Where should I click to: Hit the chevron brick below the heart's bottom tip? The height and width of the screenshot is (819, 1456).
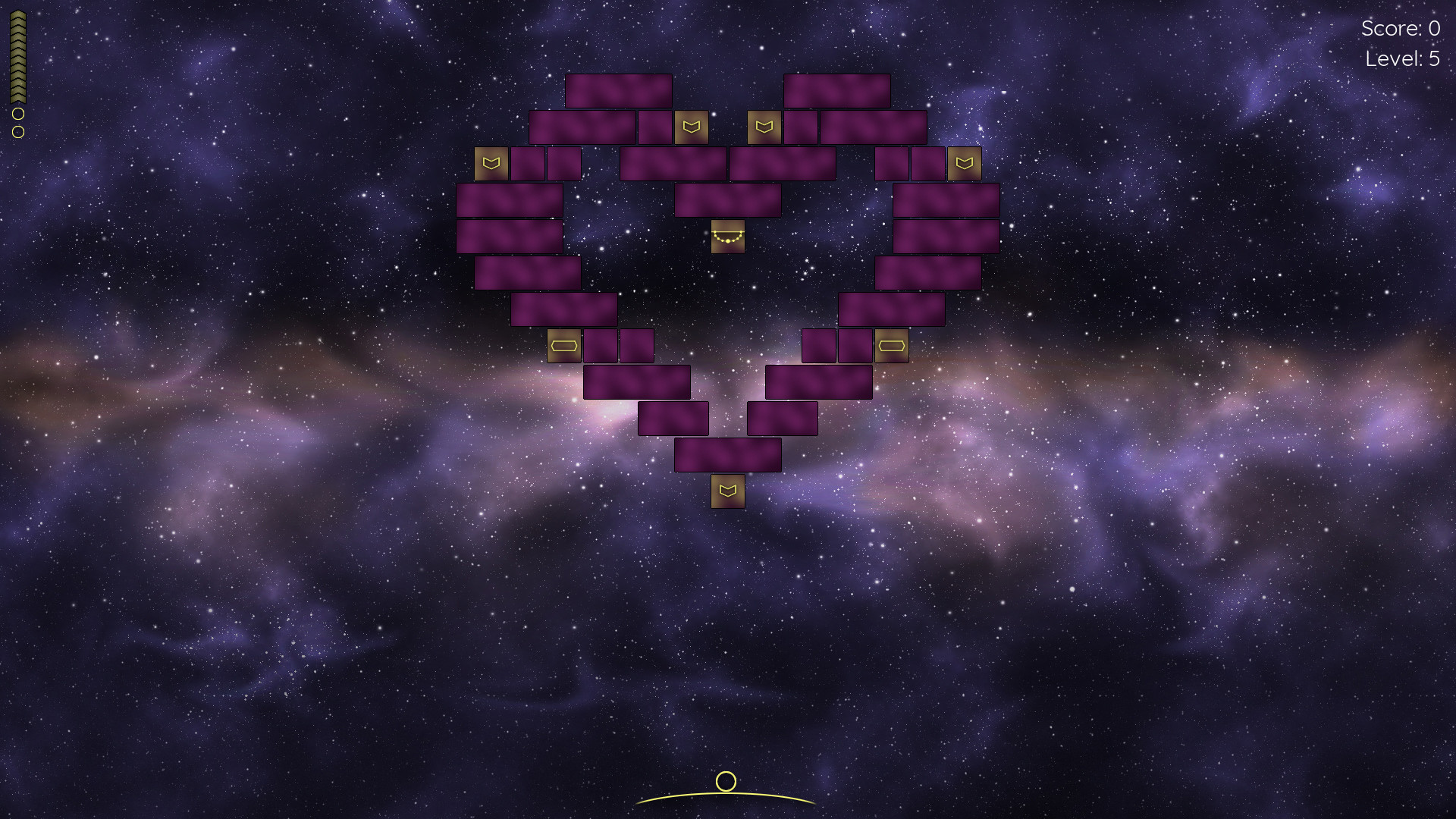coord(726,492)
